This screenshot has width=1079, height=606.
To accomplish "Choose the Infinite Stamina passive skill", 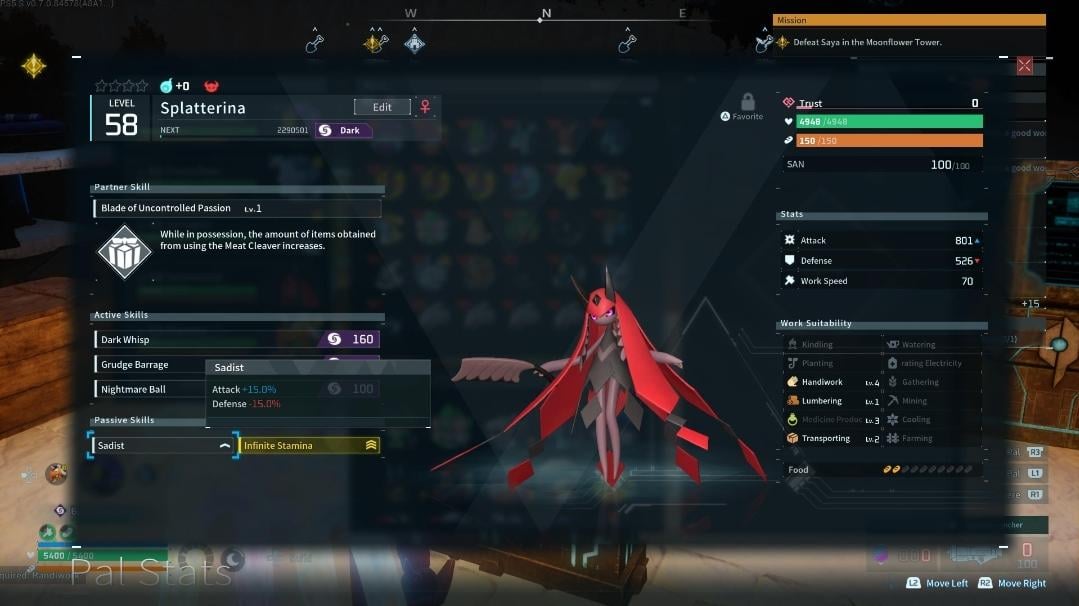I will 309,446.
